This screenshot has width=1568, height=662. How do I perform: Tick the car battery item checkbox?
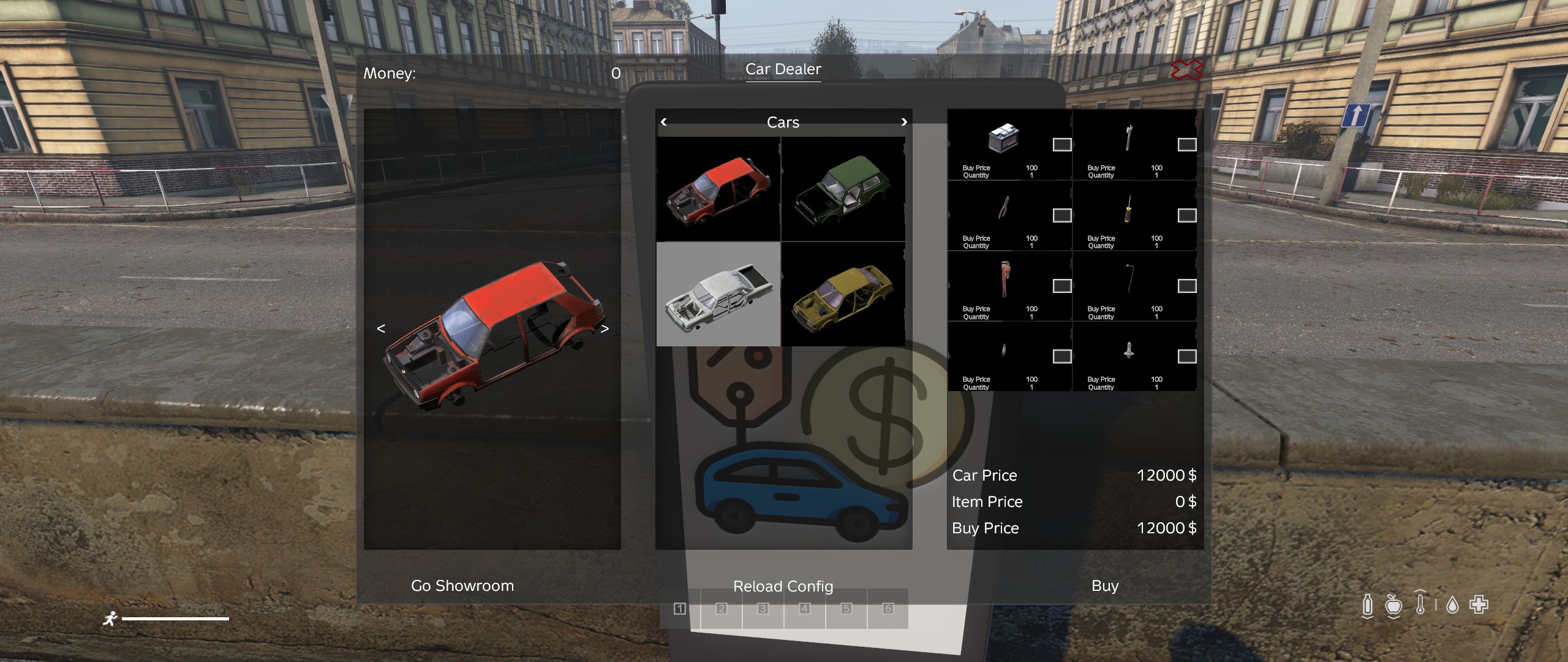click(x=1062, y=145)
